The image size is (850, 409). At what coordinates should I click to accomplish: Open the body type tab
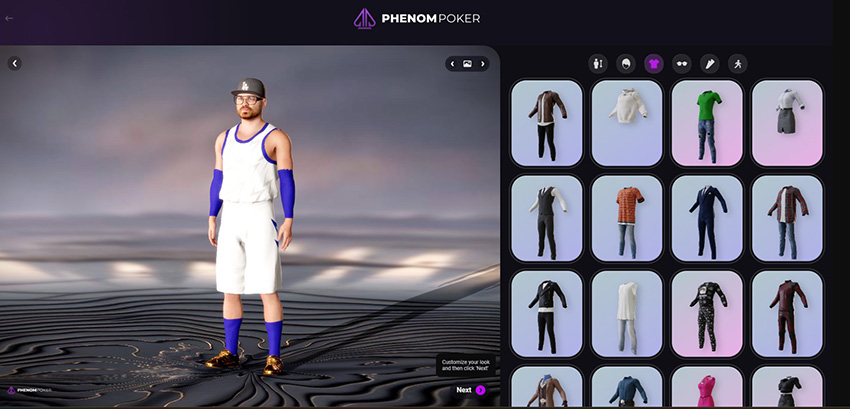click(x=598, y=64)
